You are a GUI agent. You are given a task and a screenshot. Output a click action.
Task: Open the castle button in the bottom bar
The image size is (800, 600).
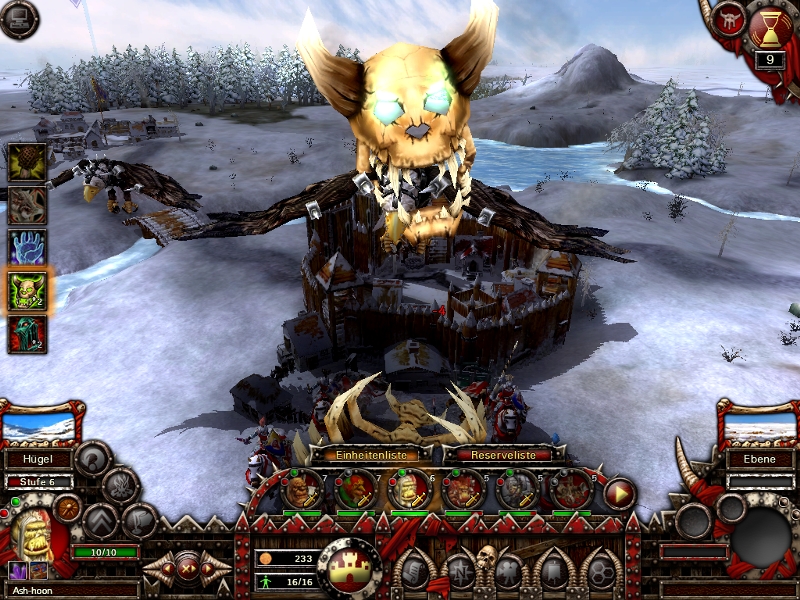(349, 567)
